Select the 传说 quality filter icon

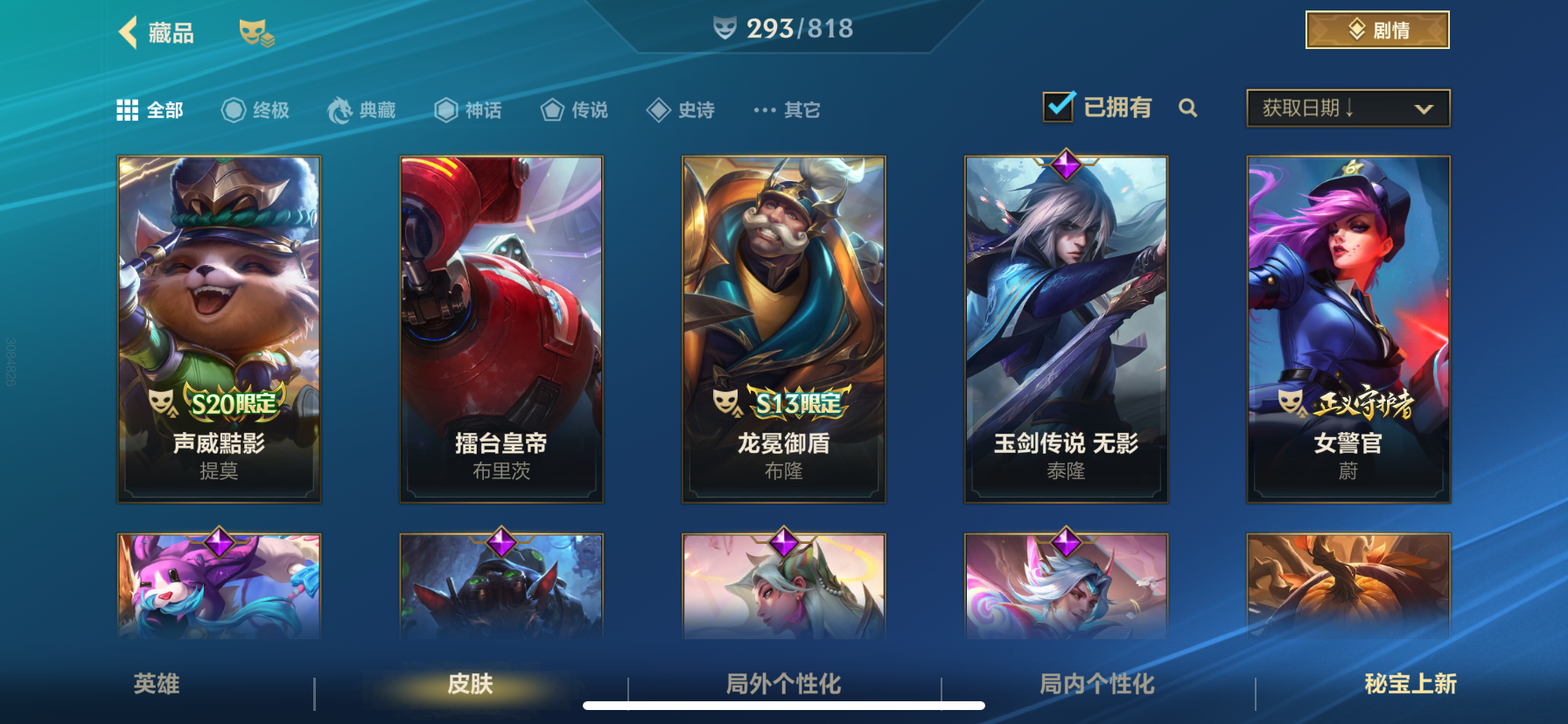[x=552, y=109]
